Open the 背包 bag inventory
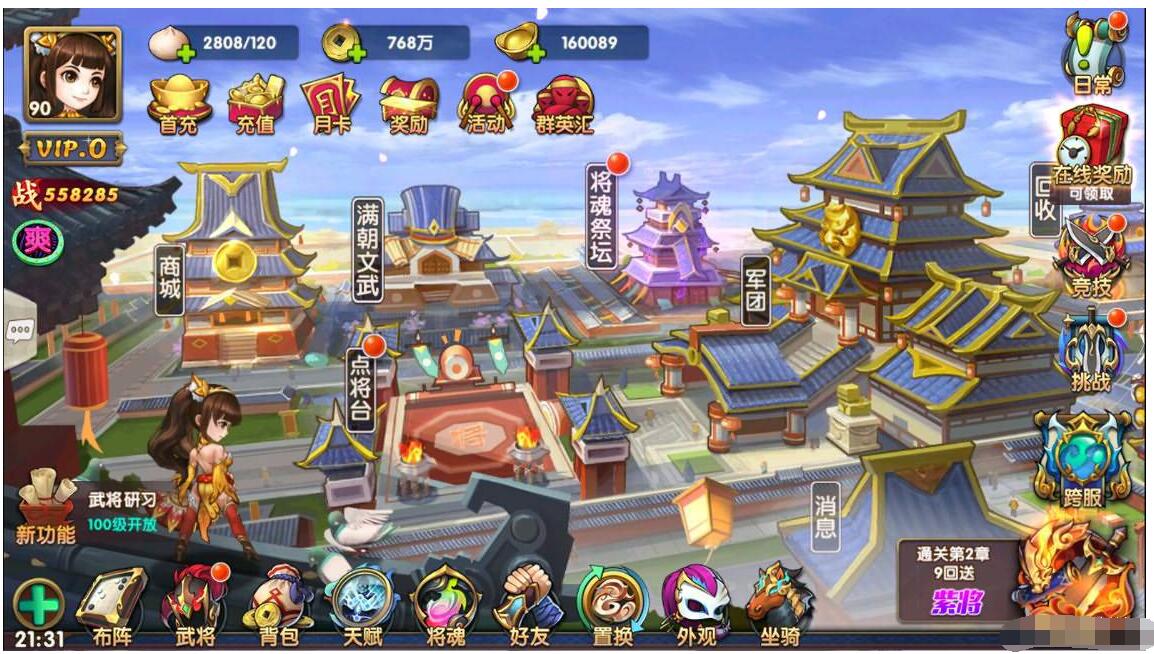Screen dimensions: 1154x654 tap(279, 605)
